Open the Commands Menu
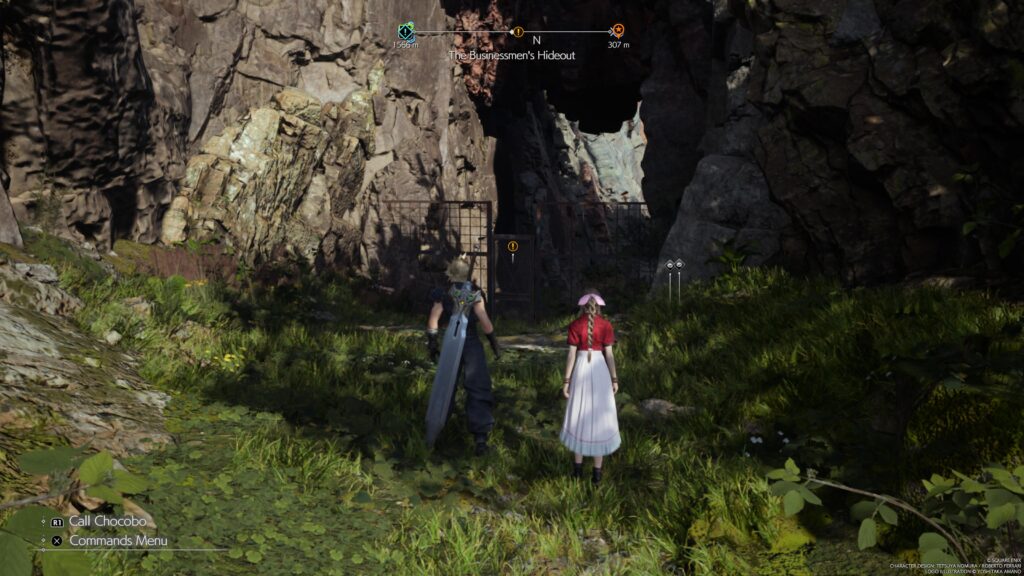 (117, 541)
